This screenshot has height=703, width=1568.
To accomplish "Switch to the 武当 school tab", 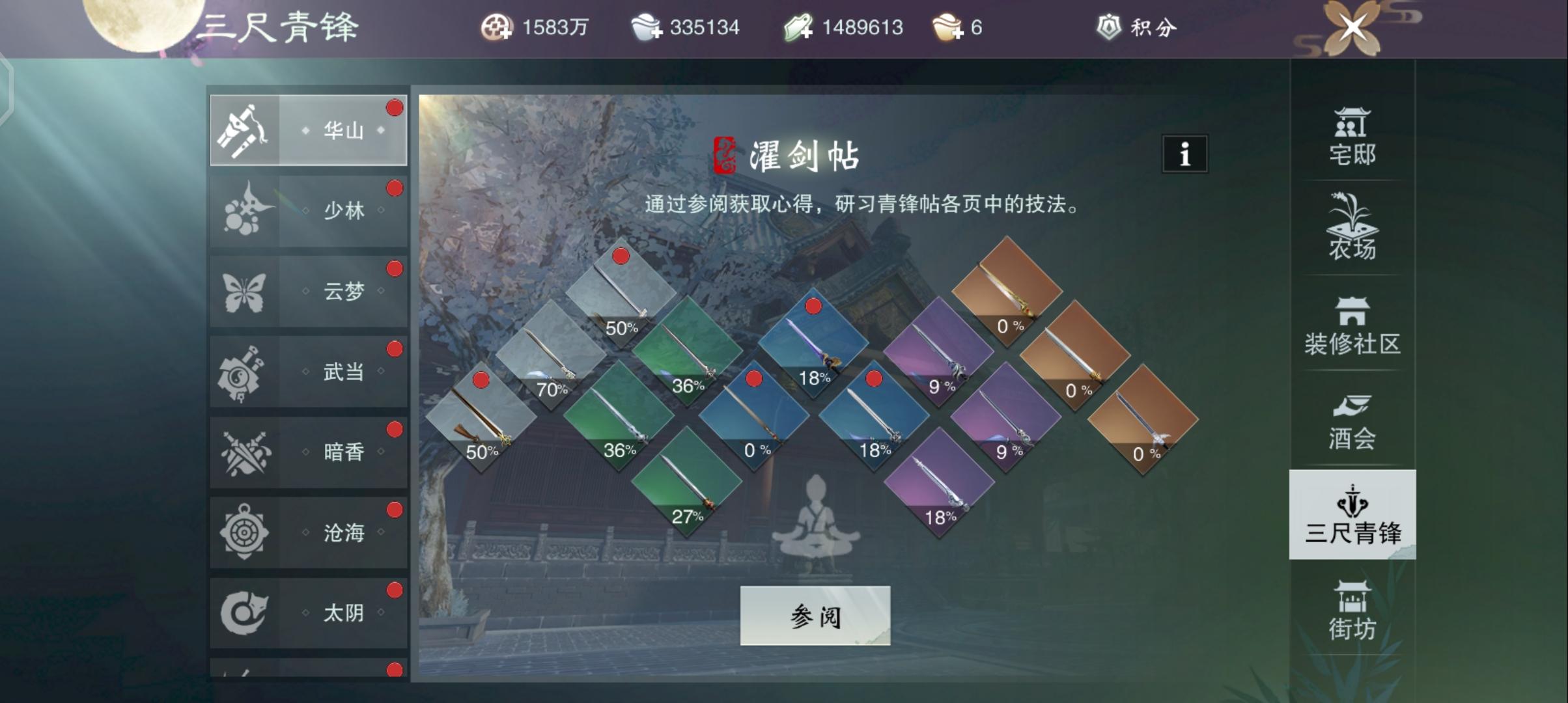I will tap(307, 371).
